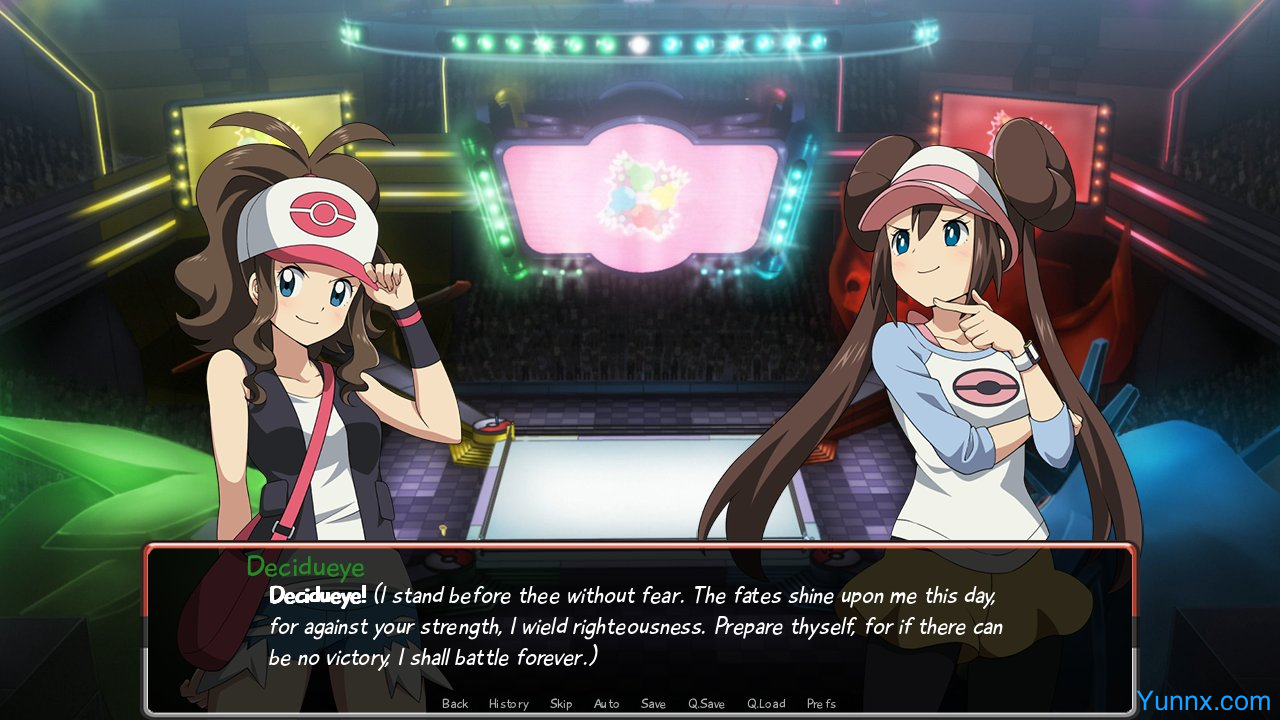
Task: Open the Save game menu
Action: tap(653, 704)
